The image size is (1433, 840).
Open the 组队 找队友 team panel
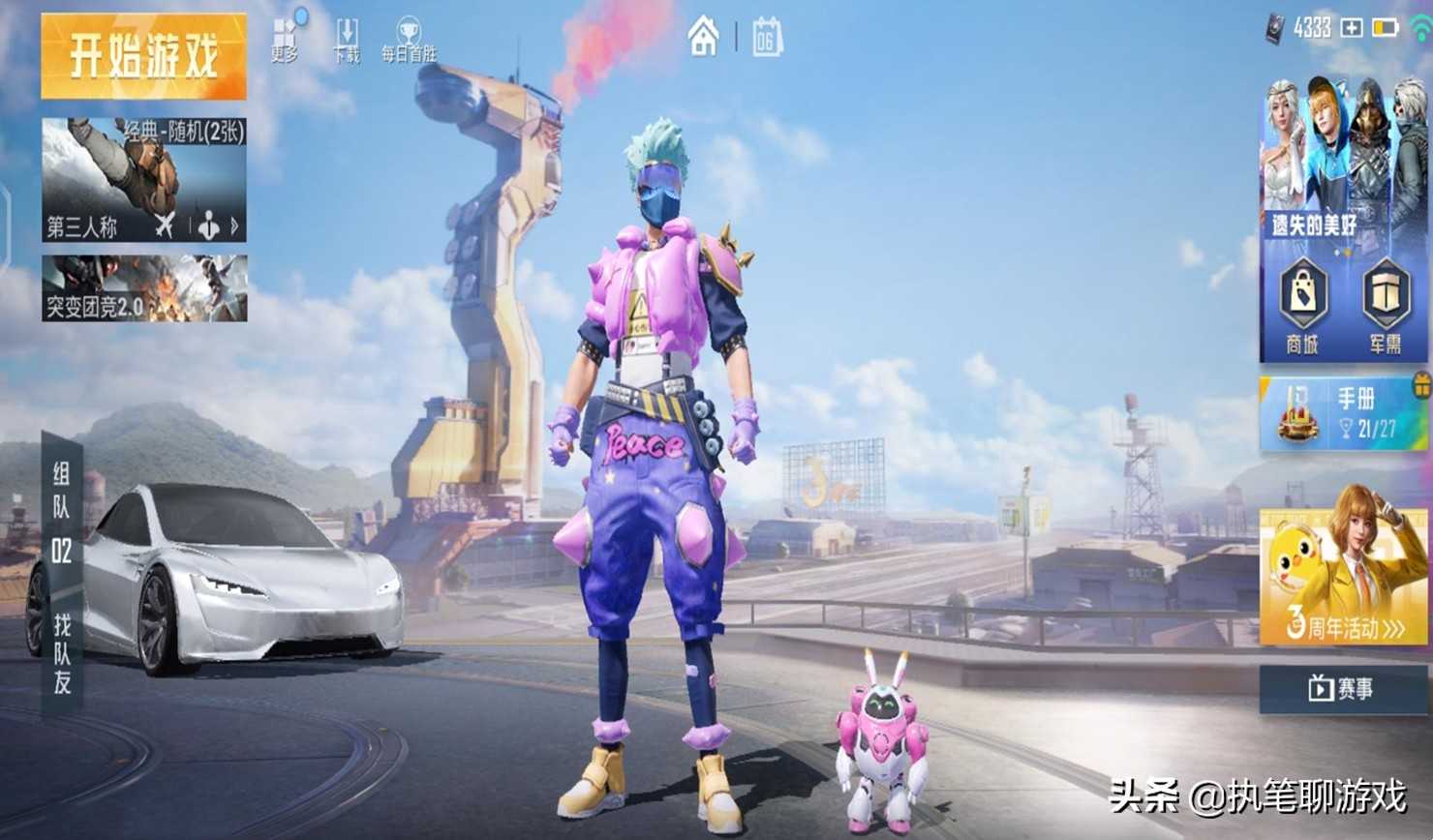tap(61, 576)
